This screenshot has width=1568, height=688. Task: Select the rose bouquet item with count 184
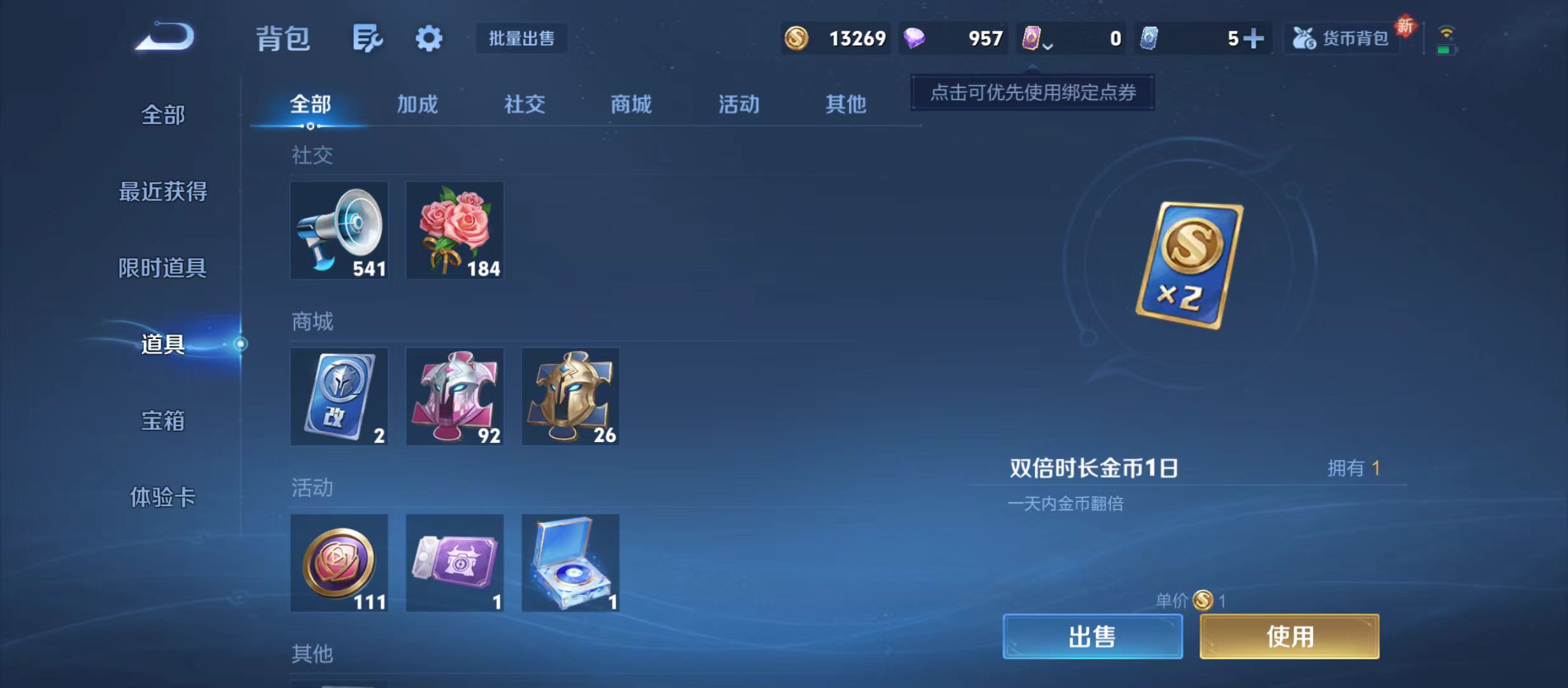pyautogui.click(x=454, y=231)
